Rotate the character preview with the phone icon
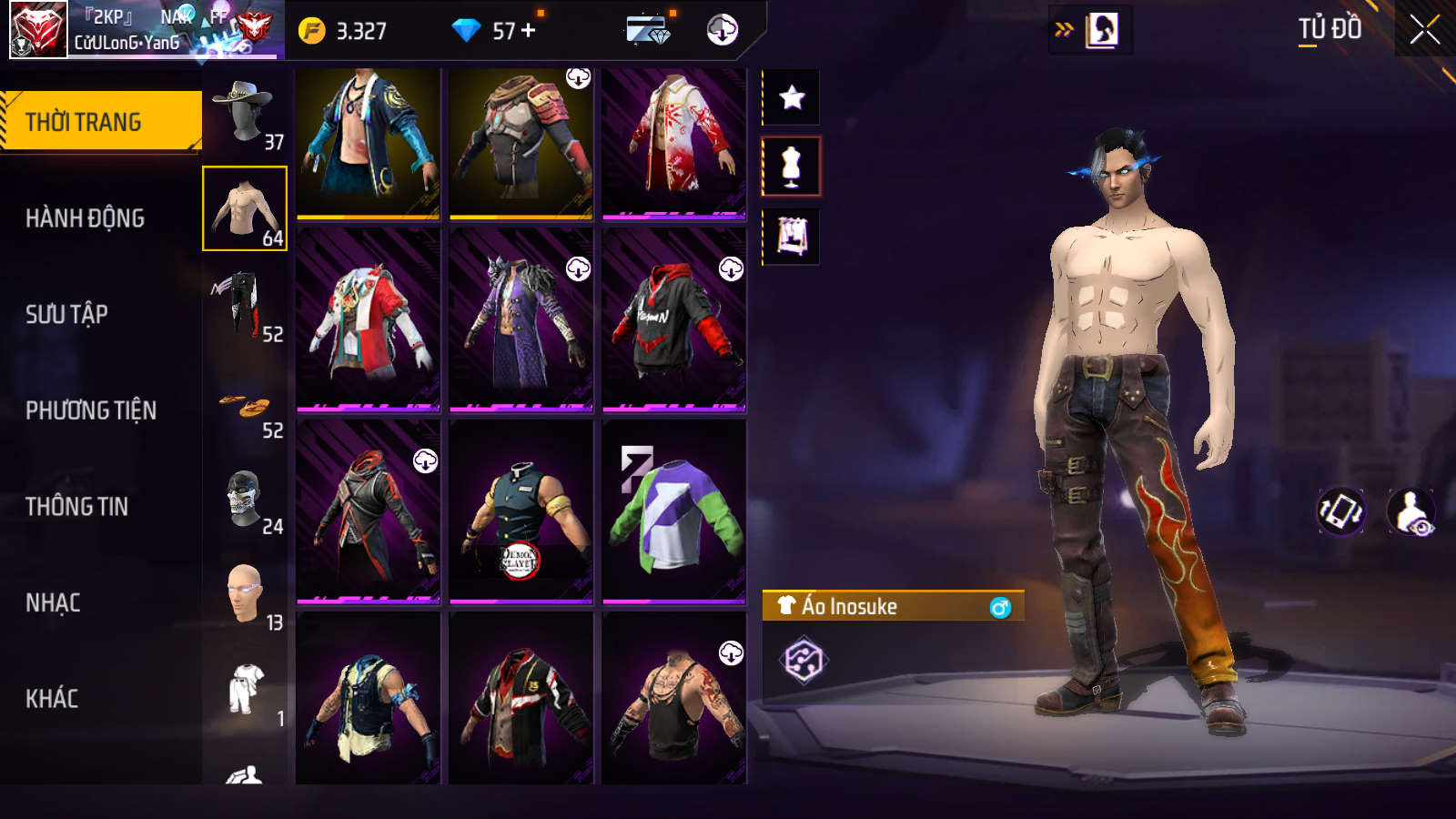The height and width of the screenshot is (819, 1456). pyautogui.click(x=1341, y=511)
